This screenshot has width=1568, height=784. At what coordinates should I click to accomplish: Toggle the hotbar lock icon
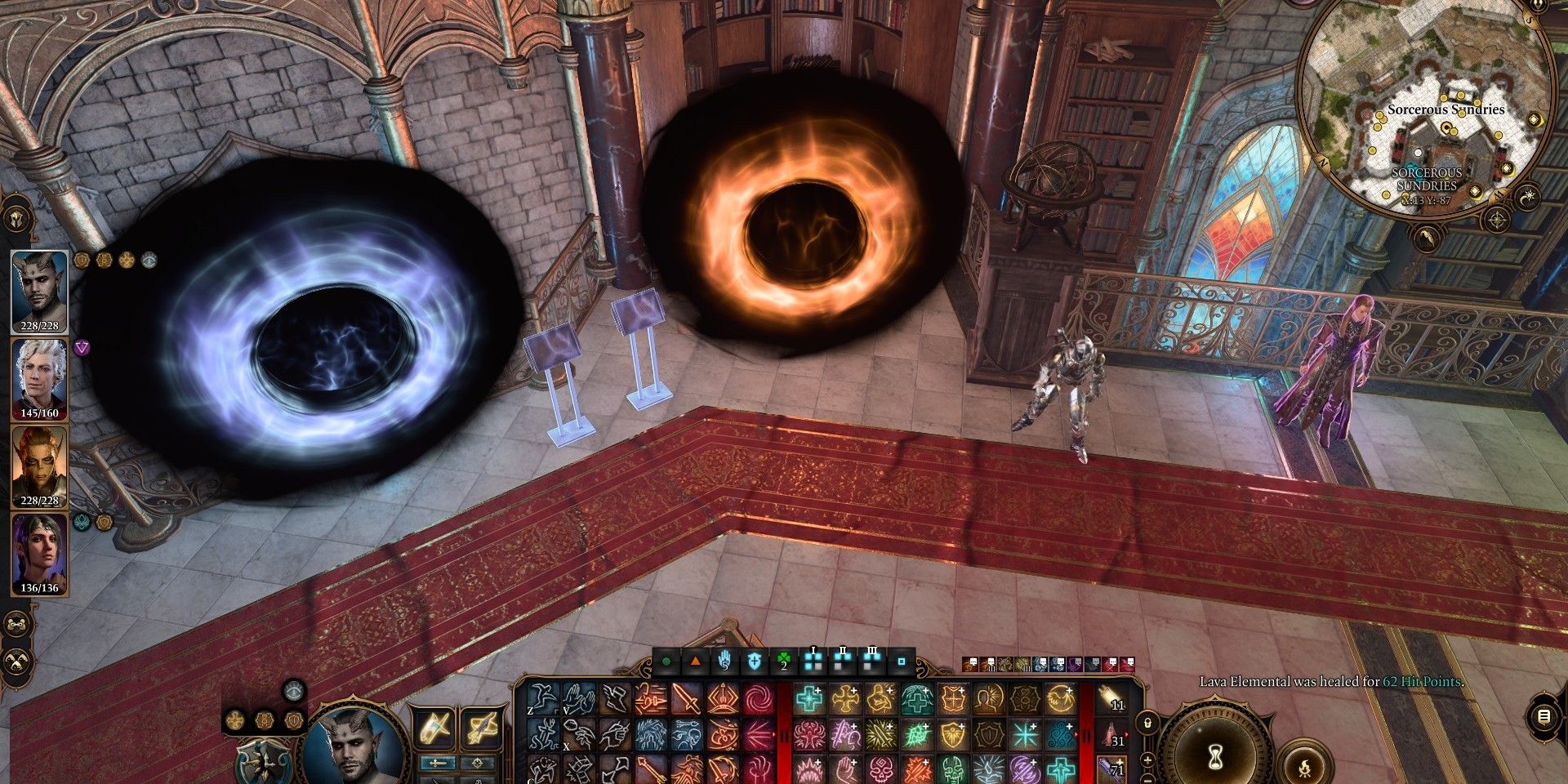pos(1147,723)
